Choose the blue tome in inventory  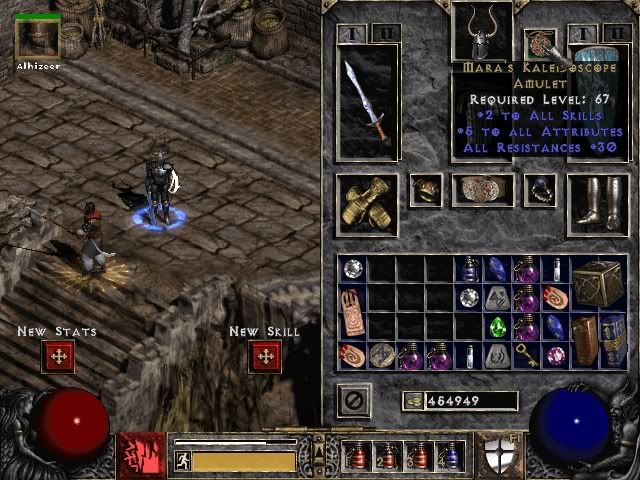614,340
